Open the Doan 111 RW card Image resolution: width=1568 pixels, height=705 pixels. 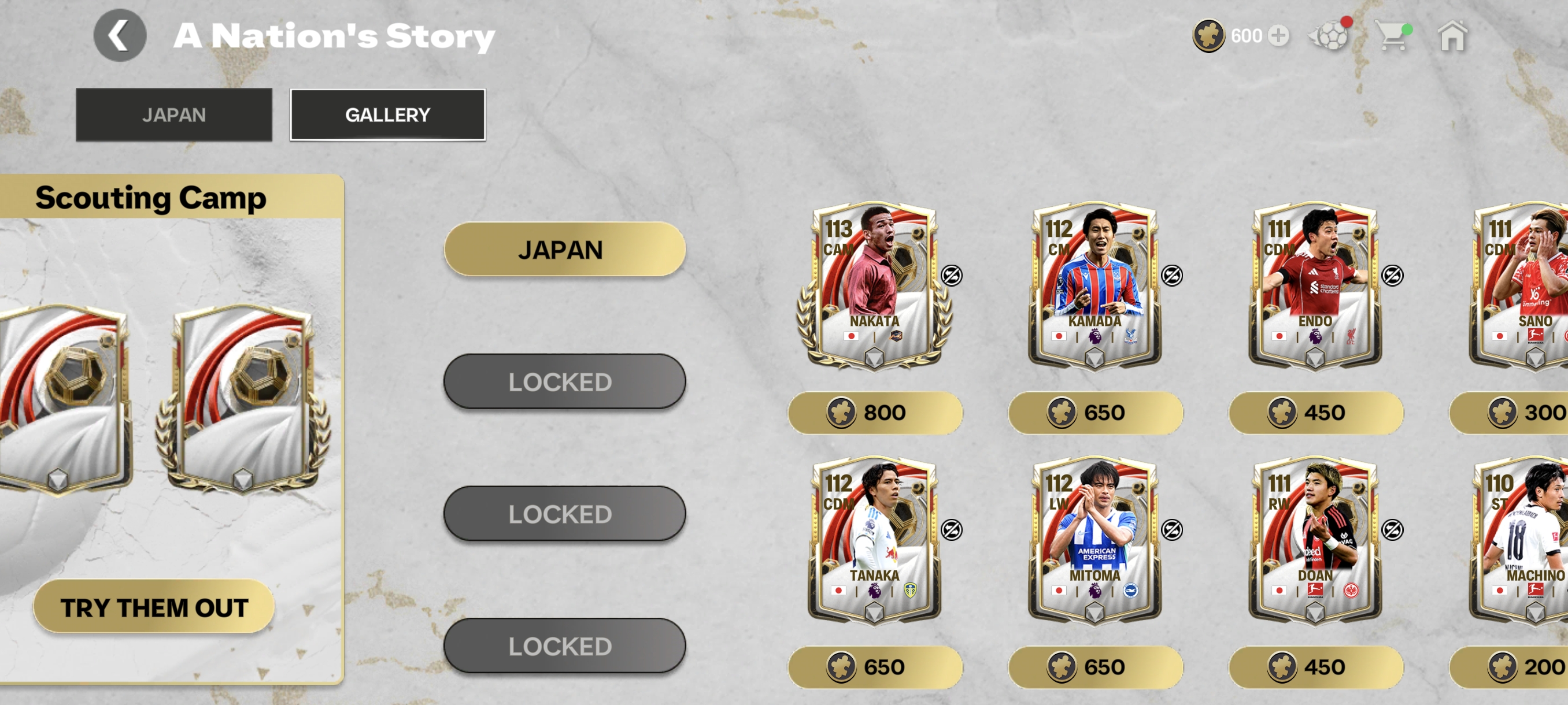click(1315, 540)
